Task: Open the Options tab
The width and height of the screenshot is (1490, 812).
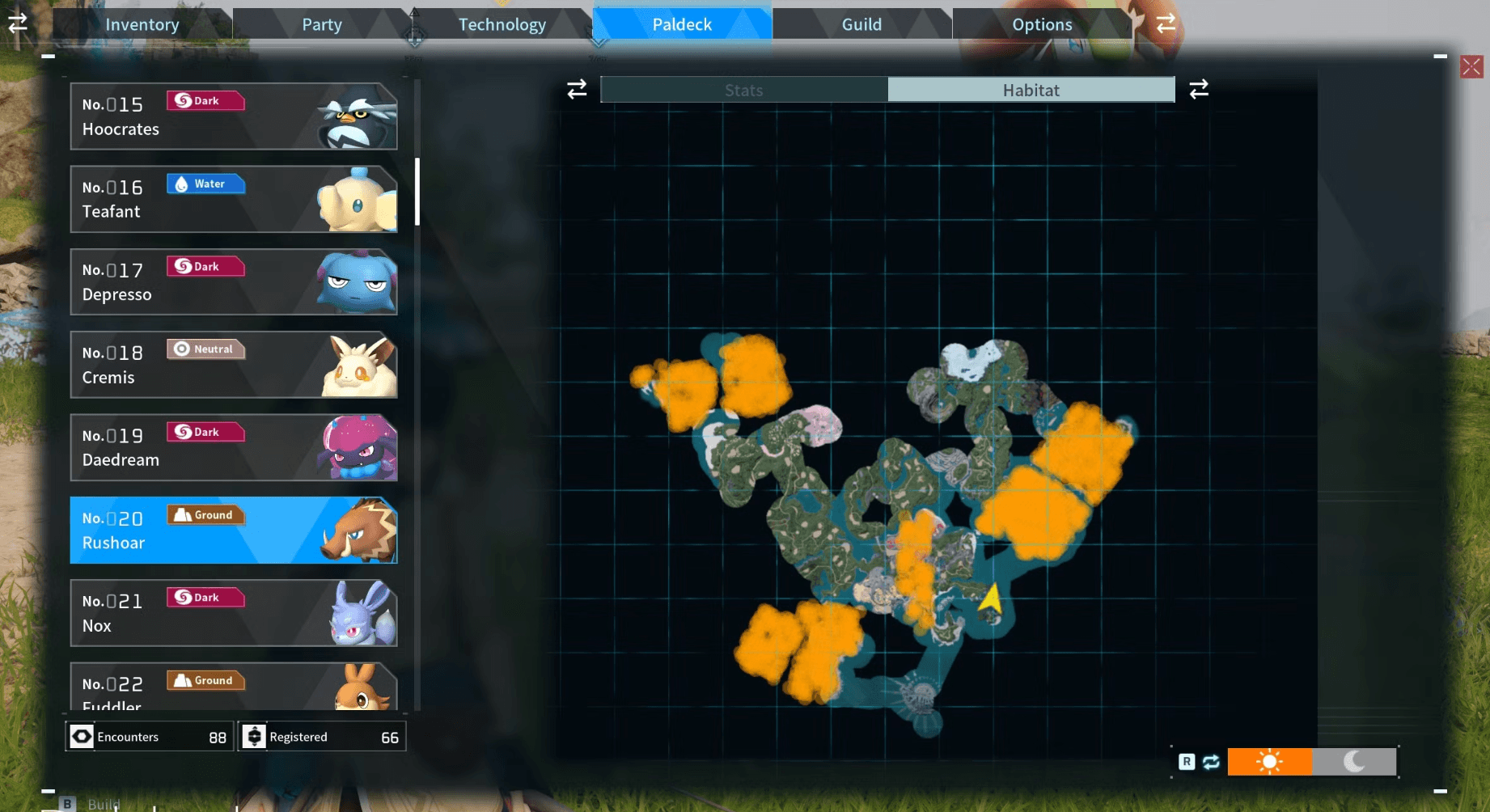Action: pos(1042,24)
